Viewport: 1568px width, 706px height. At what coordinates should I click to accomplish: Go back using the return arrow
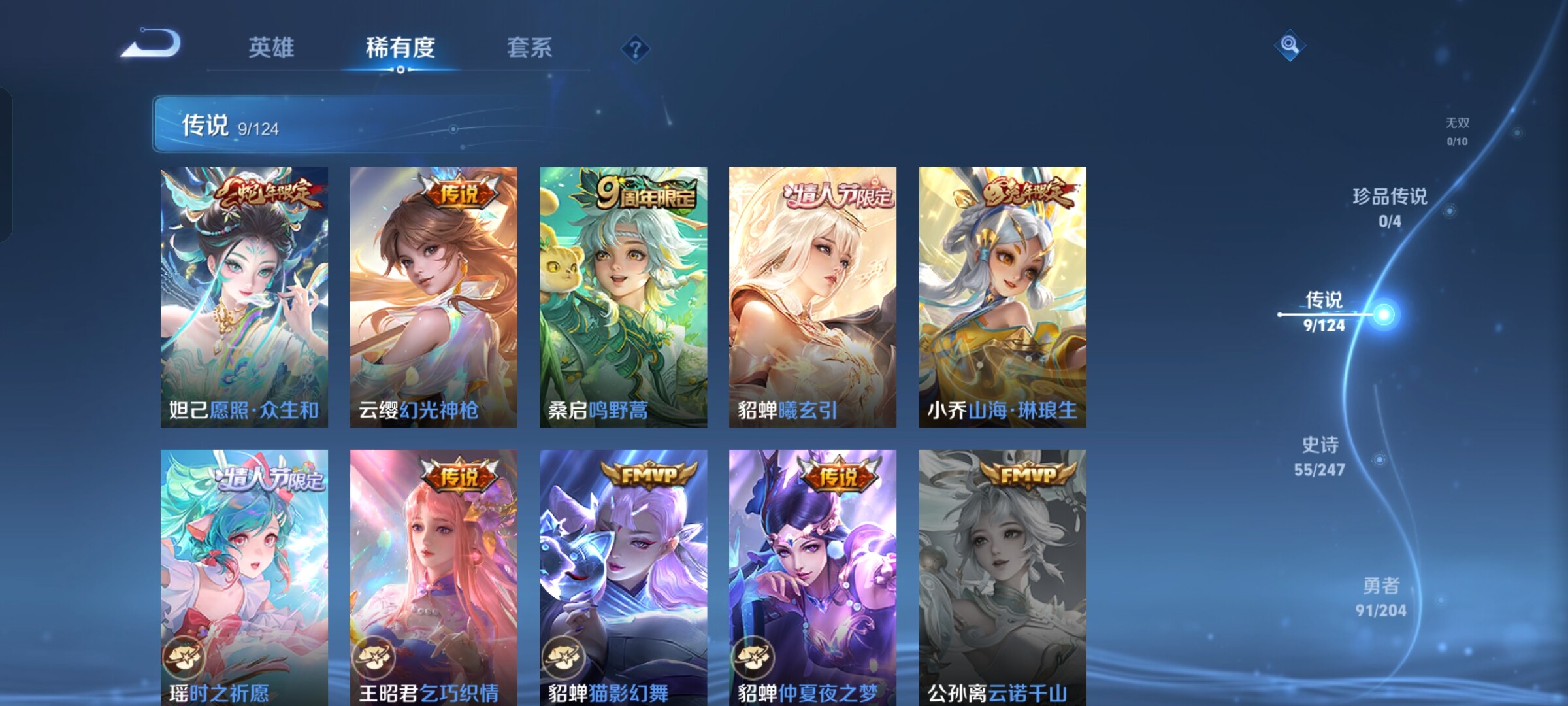tap(152, 44)
